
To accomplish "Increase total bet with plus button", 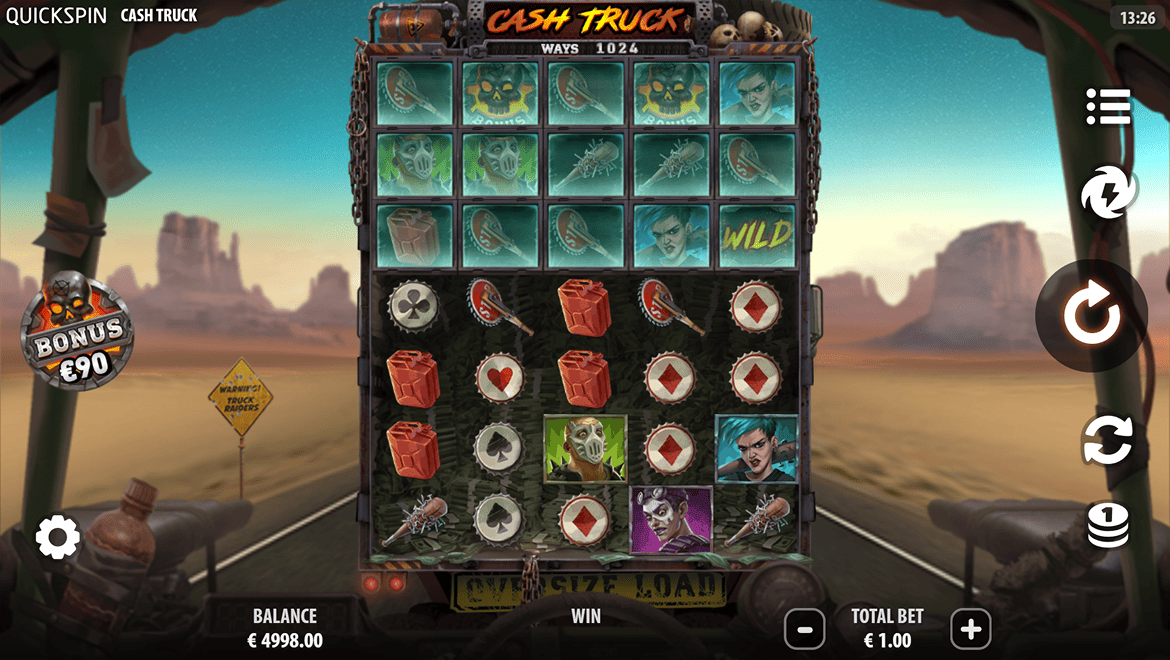I will 970,629.
